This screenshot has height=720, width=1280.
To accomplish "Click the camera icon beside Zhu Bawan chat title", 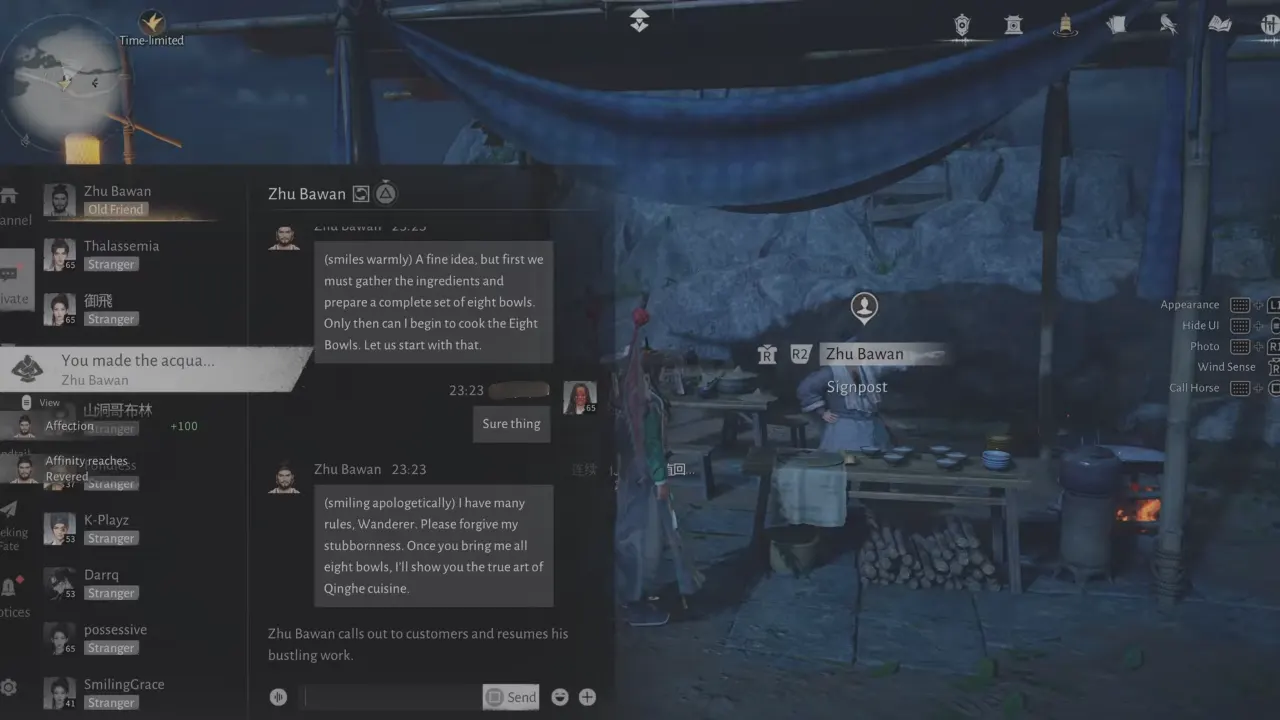I will pyautogui.click(x=360, y=193).
